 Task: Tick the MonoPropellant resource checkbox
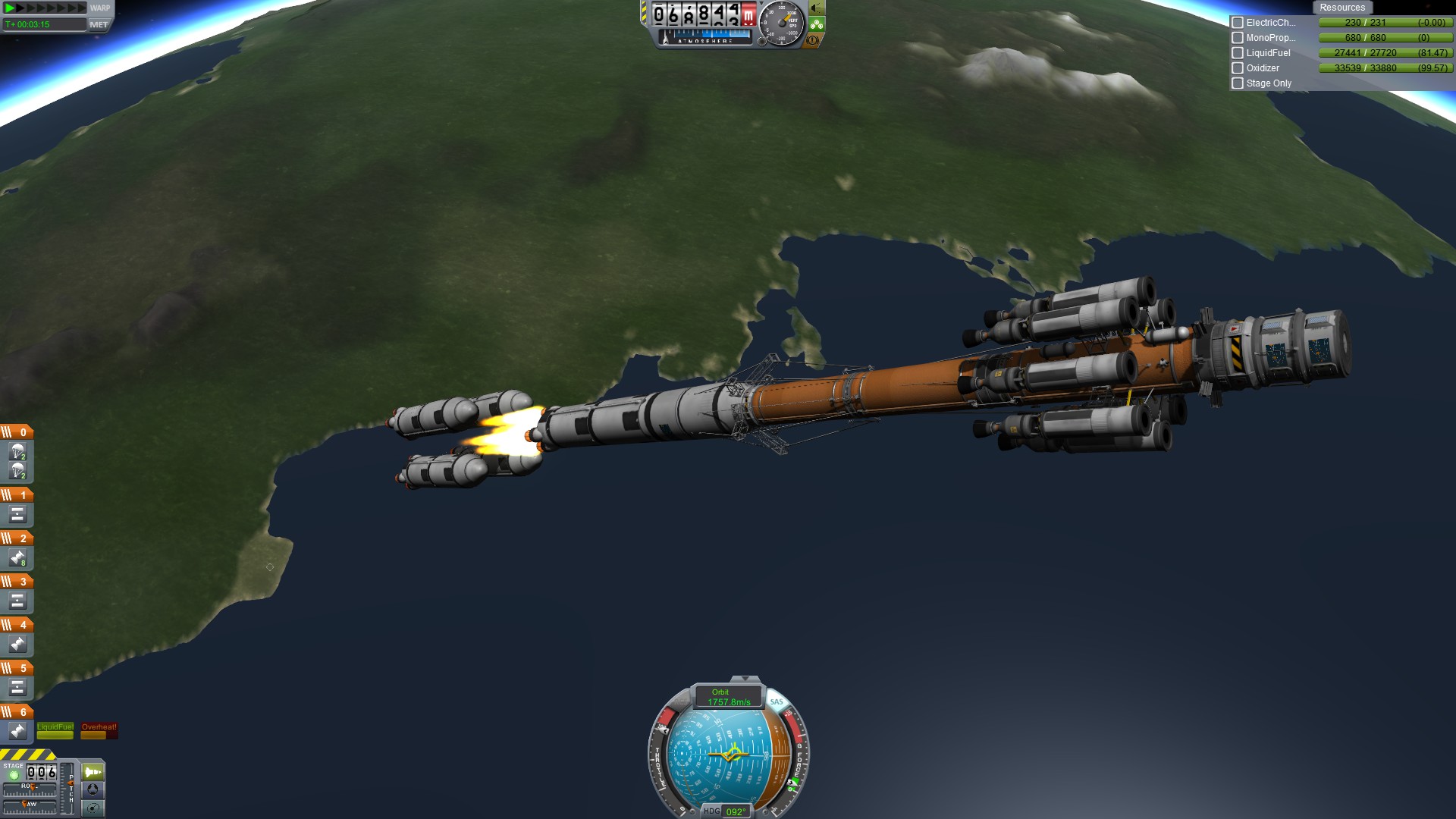1238,38
